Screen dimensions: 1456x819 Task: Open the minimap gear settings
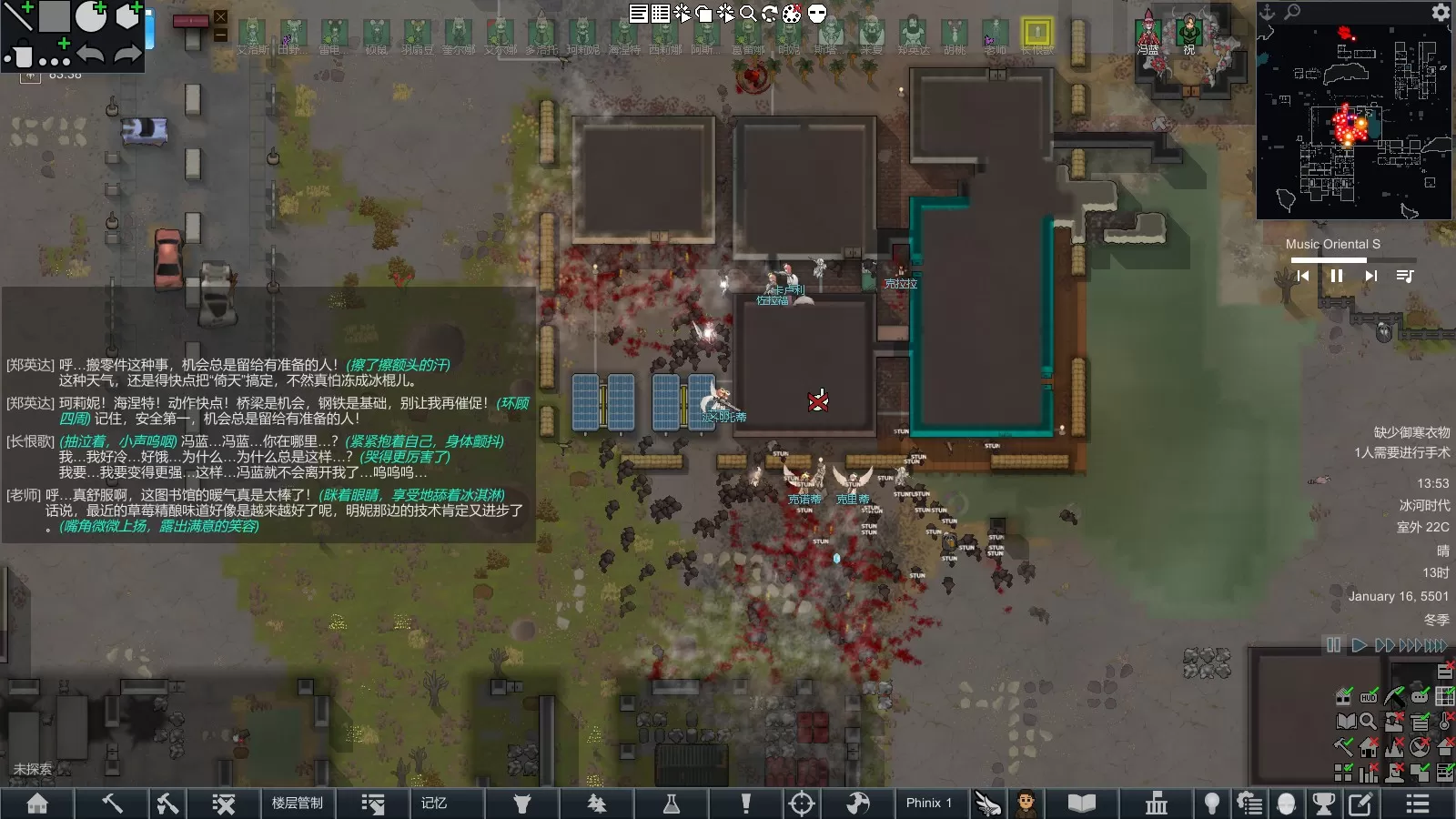pos(1441,12)
